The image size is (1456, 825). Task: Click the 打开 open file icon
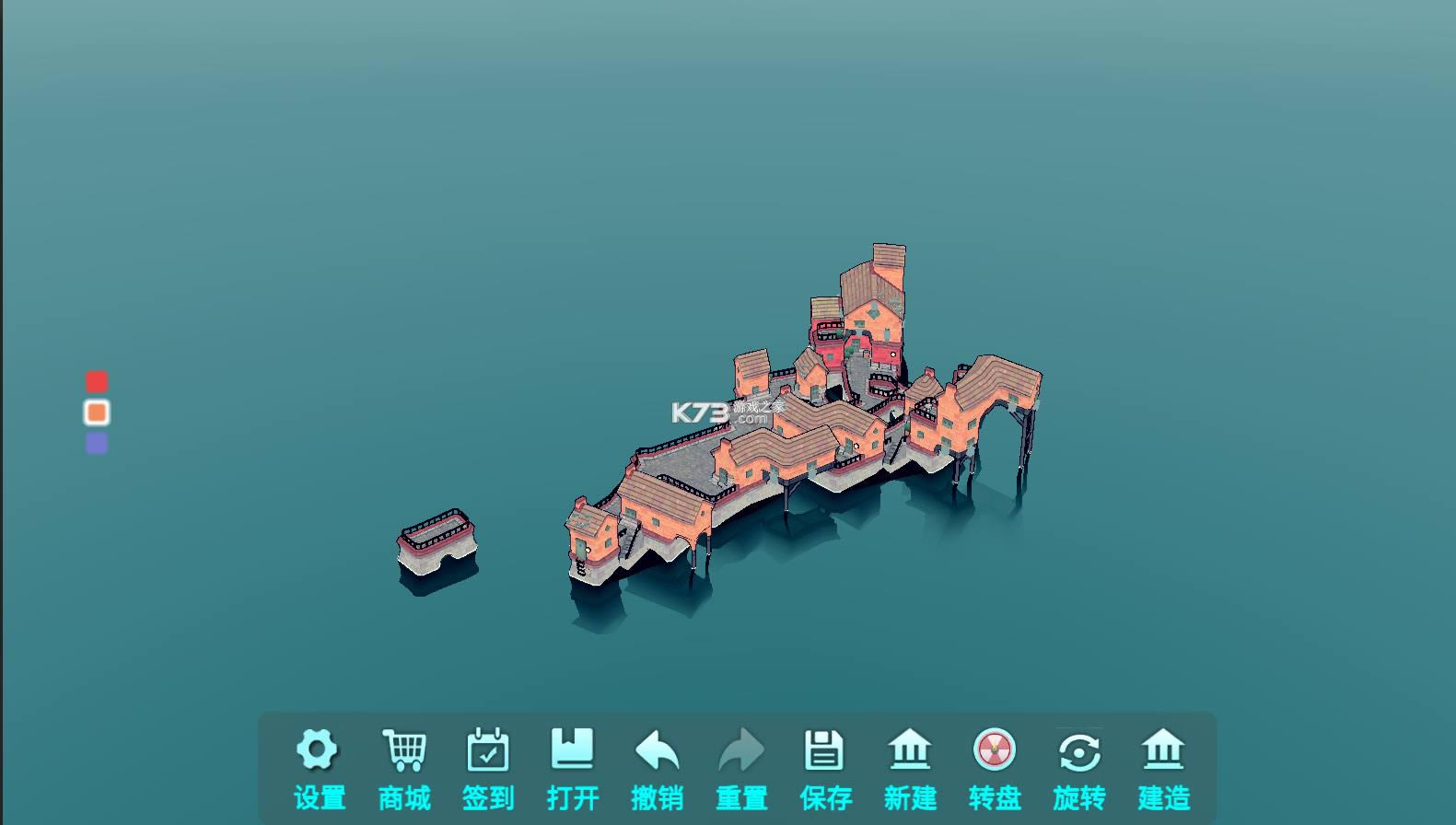coord(572,749)
